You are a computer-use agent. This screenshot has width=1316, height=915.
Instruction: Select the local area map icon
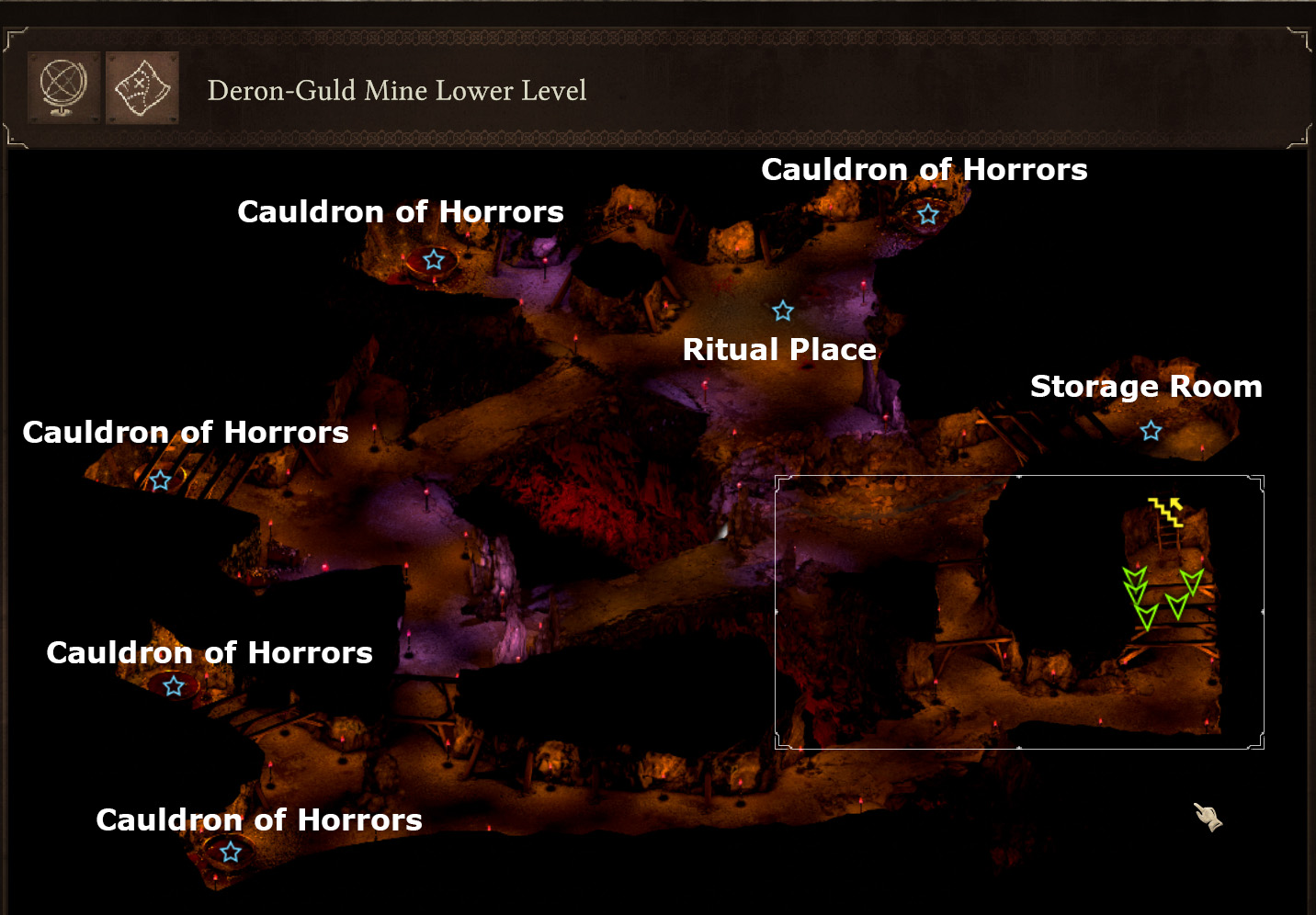[x=141, y=89]
